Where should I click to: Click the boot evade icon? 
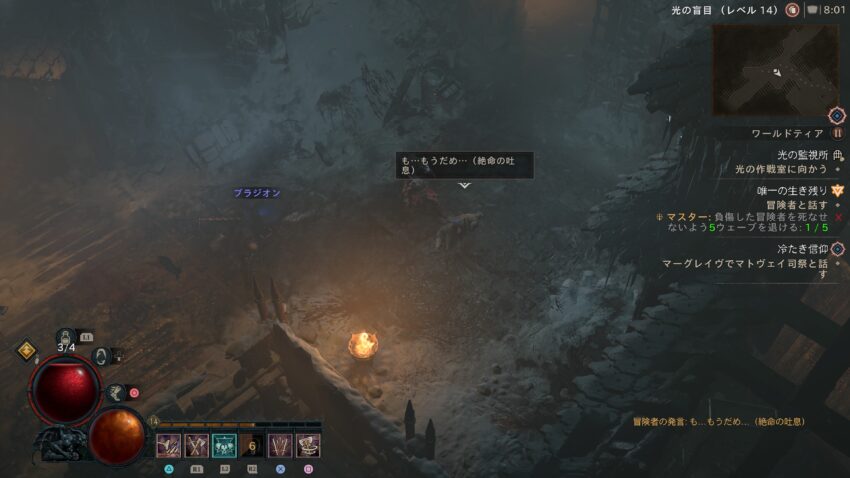[116, 393]
